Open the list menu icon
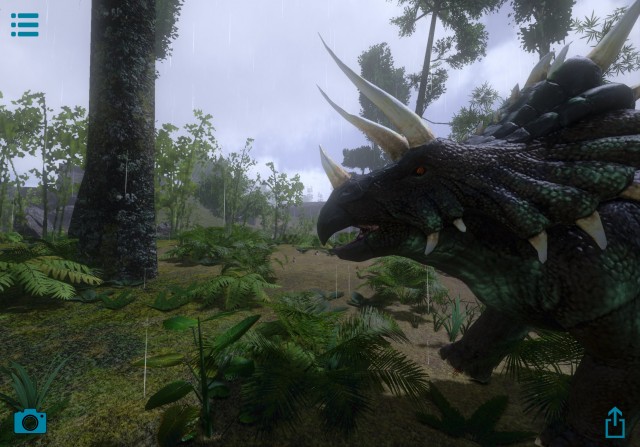The width and height of the screenshot is (640, 447). click(24, 24)
